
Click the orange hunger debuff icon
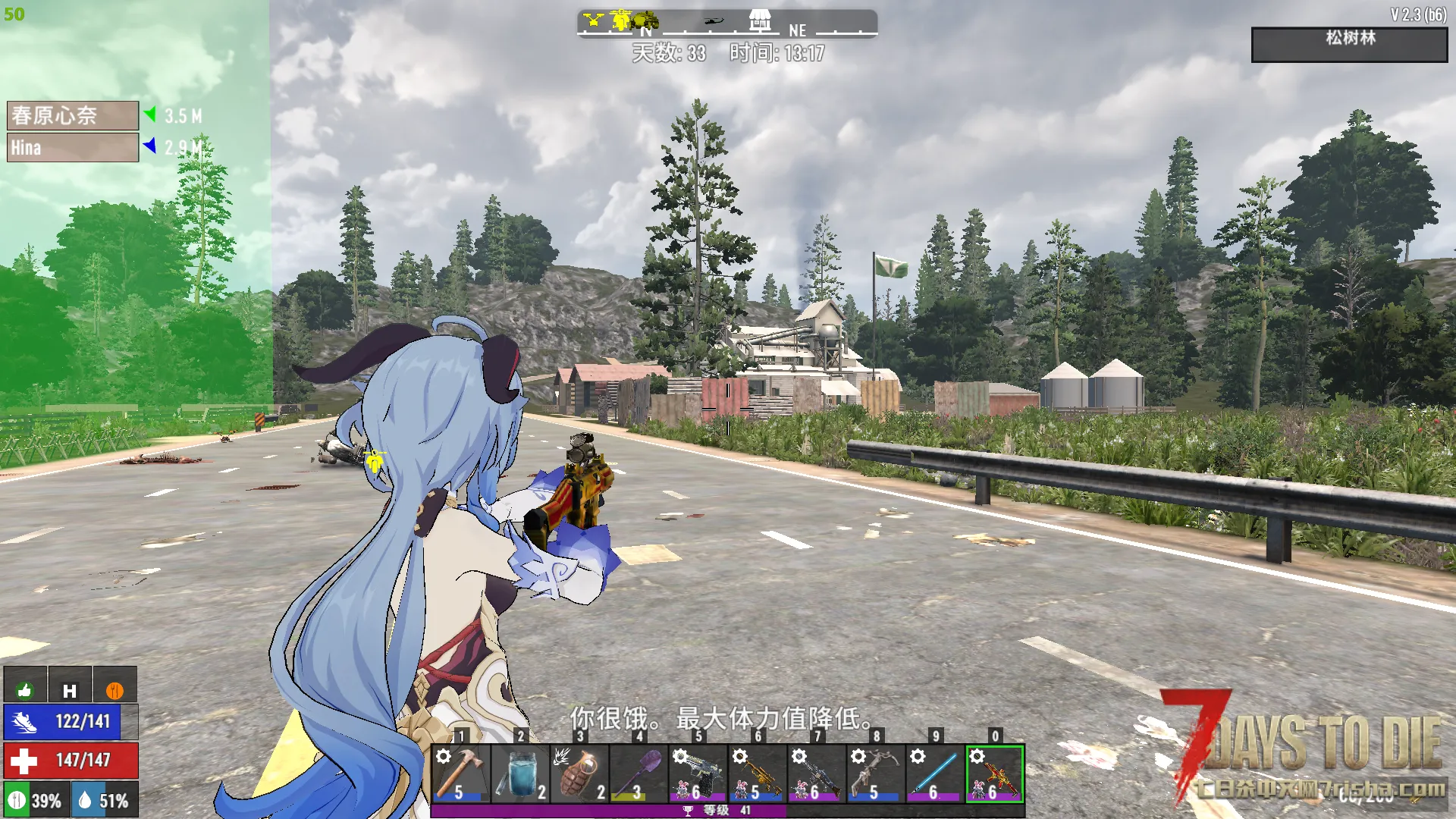(x=115, y=689)
